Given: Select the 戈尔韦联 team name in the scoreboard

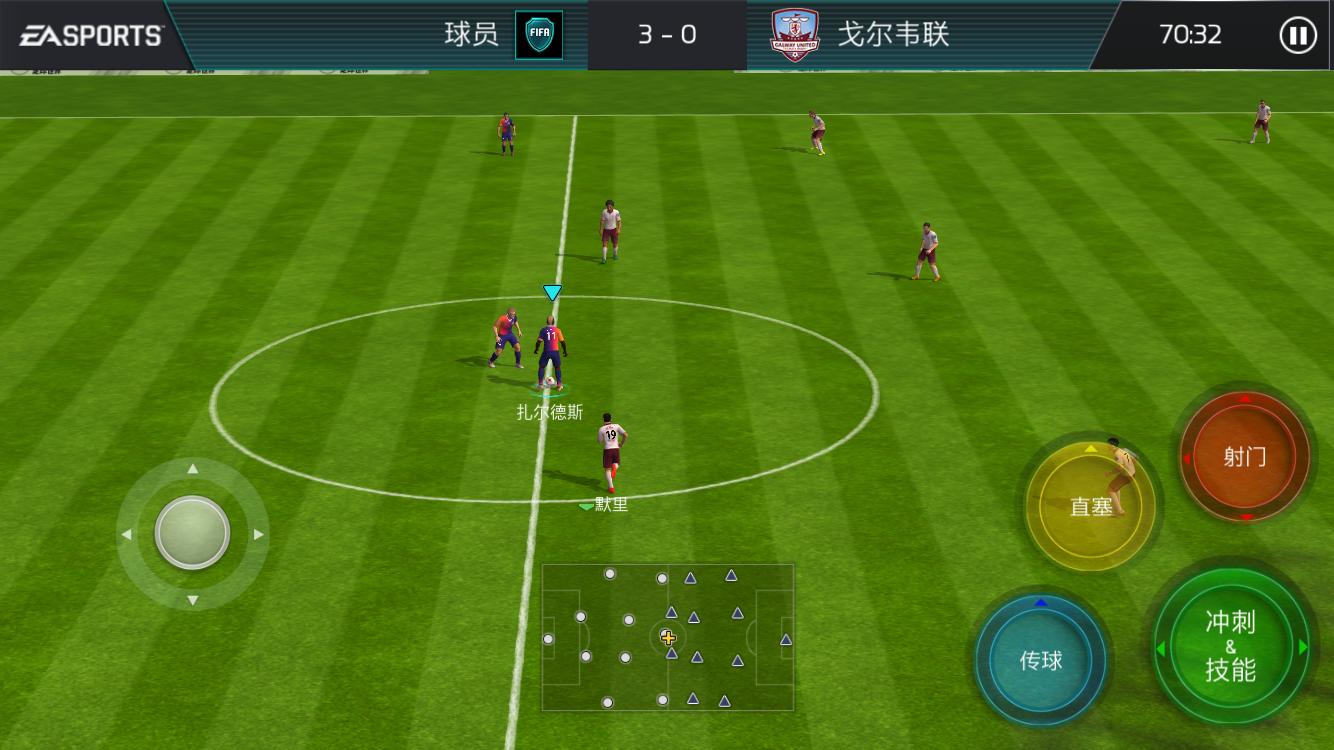Looking at the screenshot, I should click(894, 32).
